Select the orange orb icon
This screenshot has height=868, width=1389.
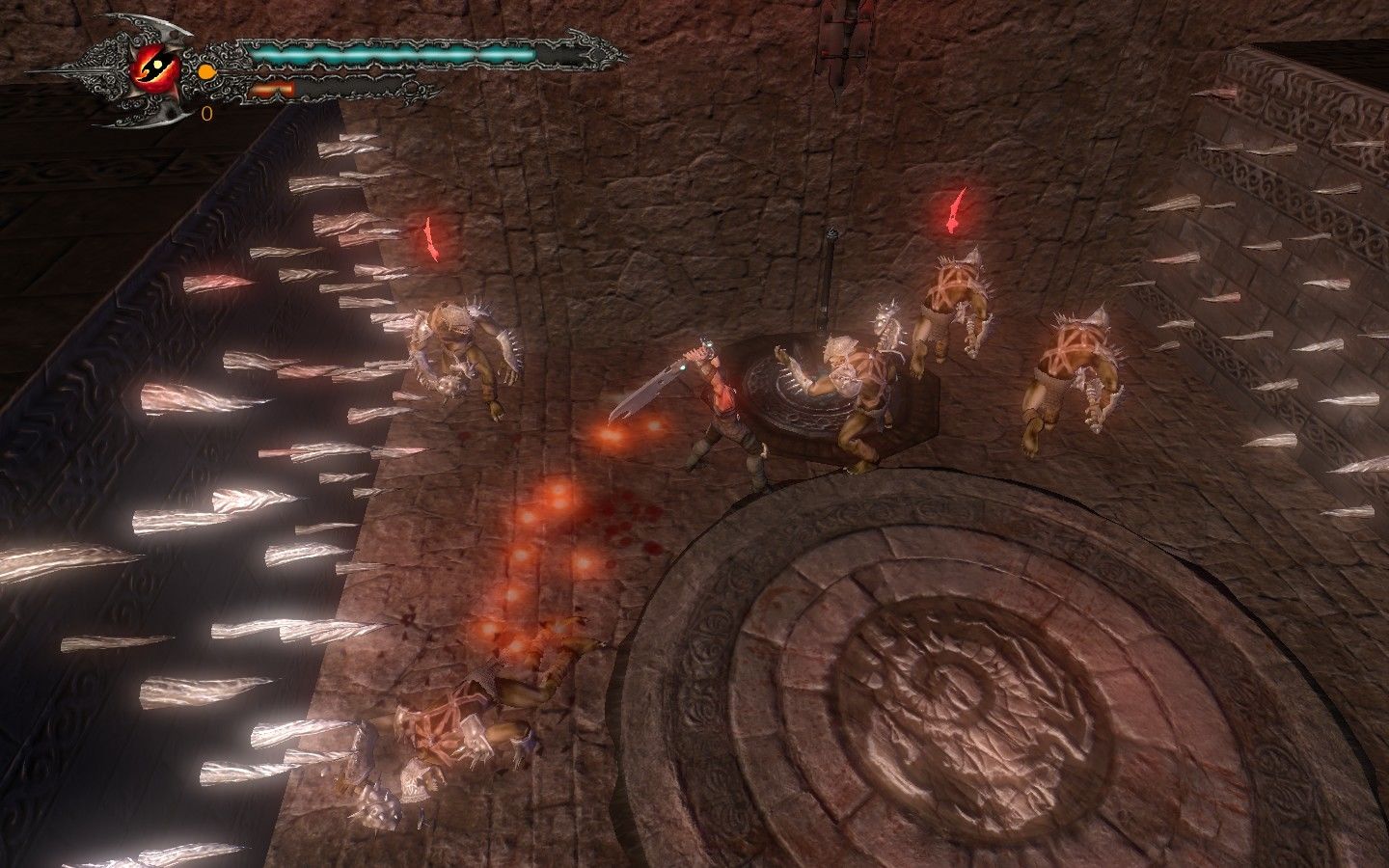205,71
